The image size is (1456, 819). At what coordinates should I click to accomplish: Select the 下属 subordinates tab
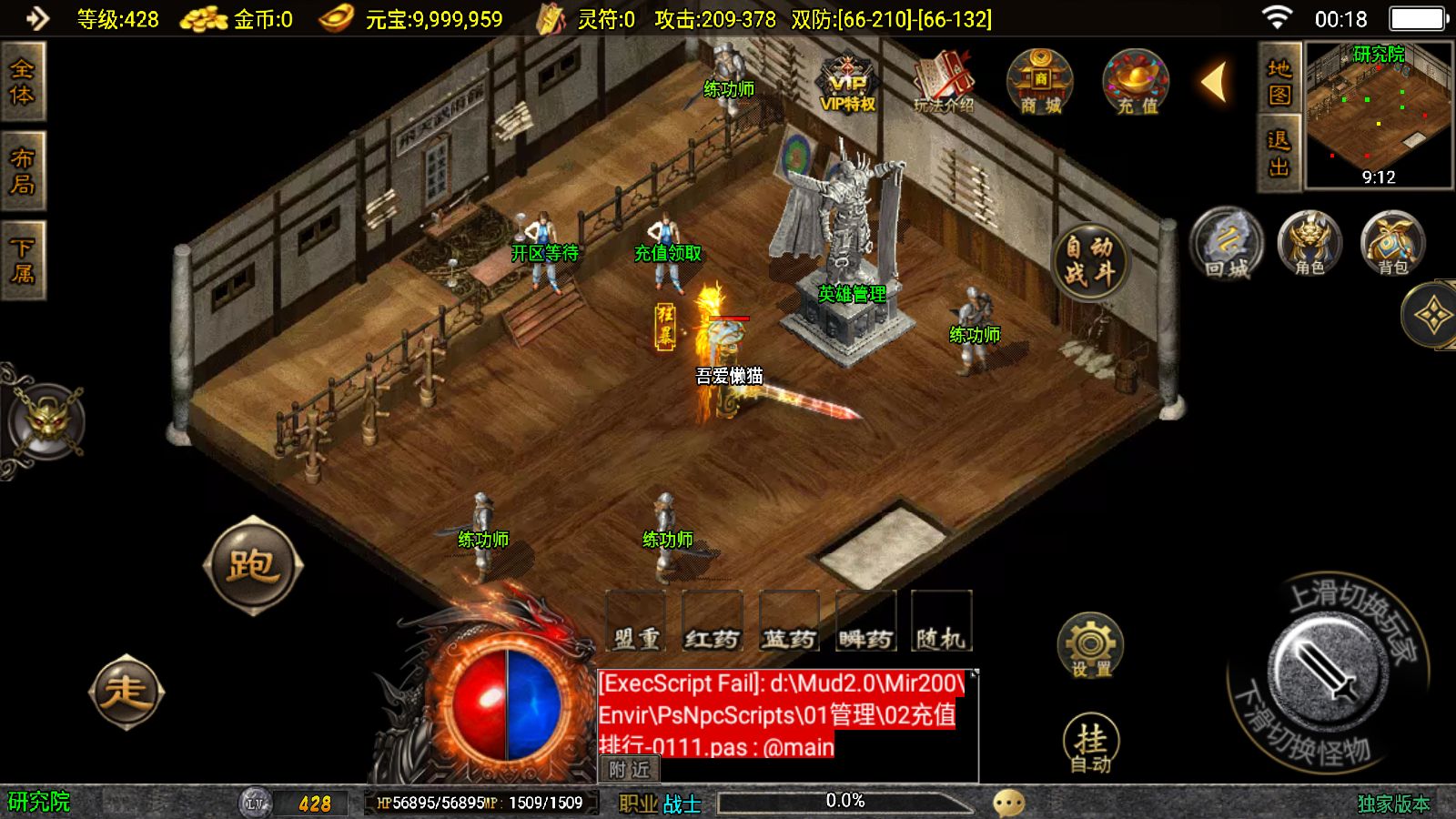click(x=23, y=259)
